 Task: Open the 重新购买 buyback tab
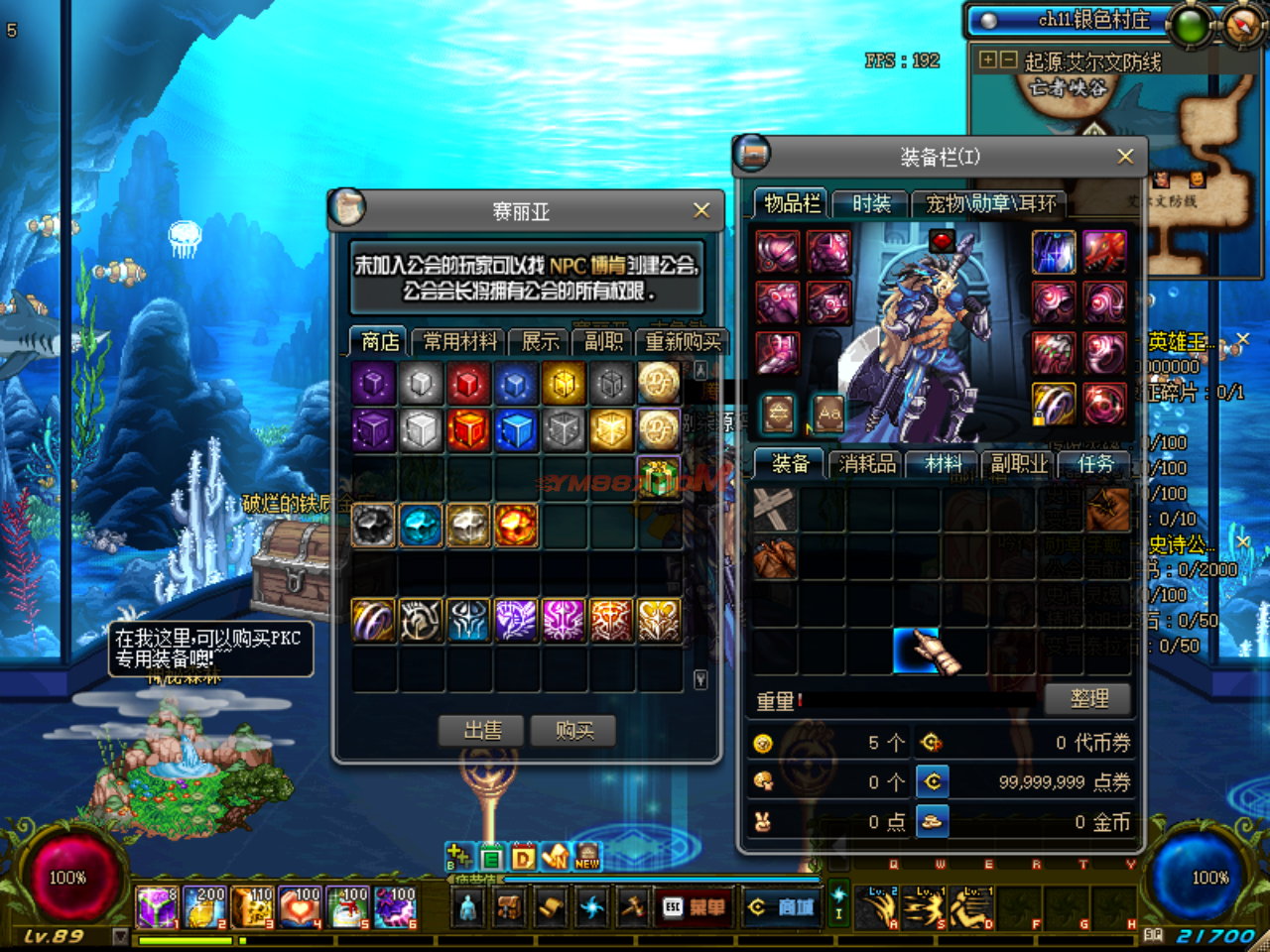(x=683, y=342)
